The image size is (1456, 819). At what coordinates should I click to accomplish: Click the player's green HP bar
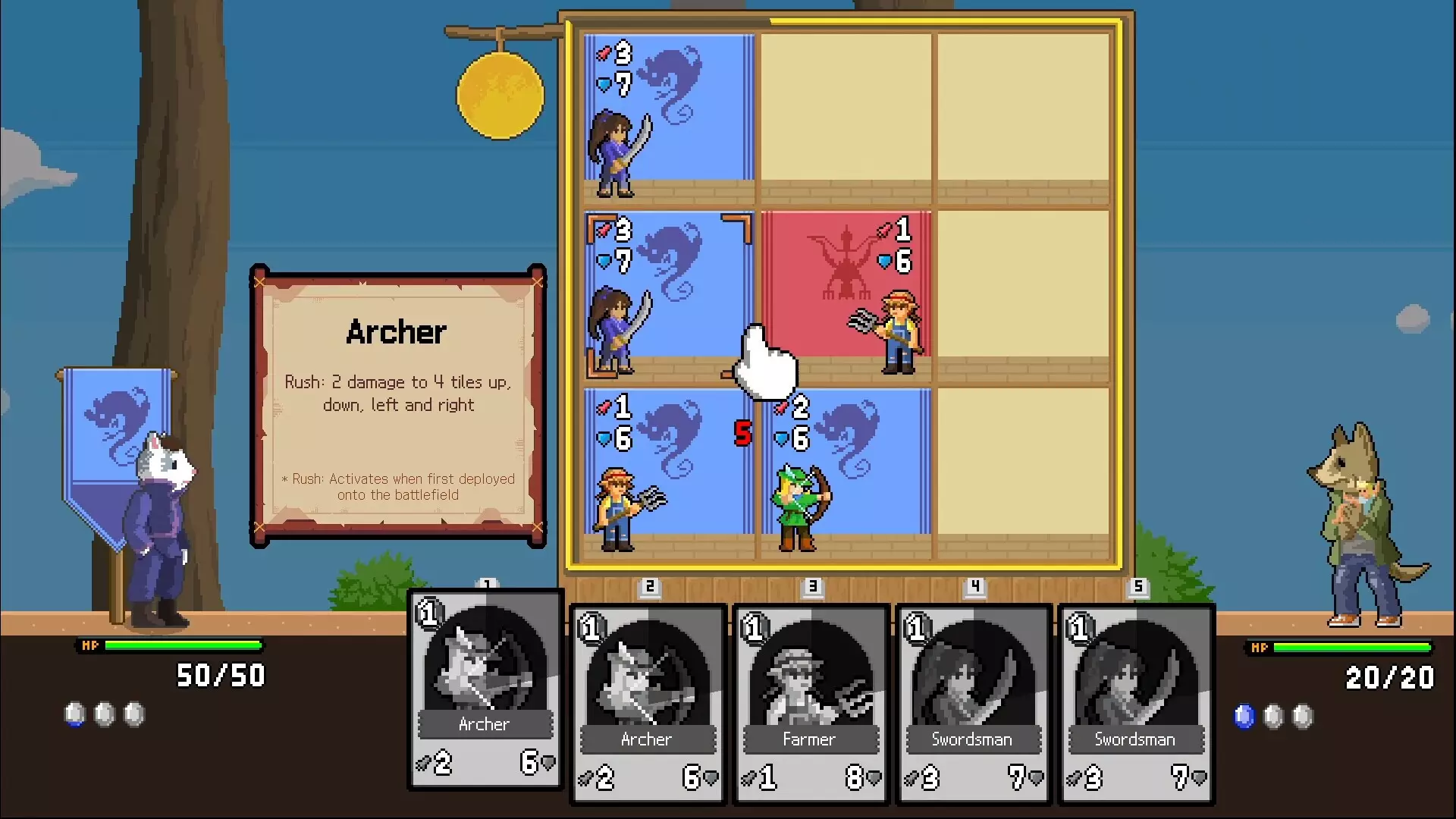(182, 647)
